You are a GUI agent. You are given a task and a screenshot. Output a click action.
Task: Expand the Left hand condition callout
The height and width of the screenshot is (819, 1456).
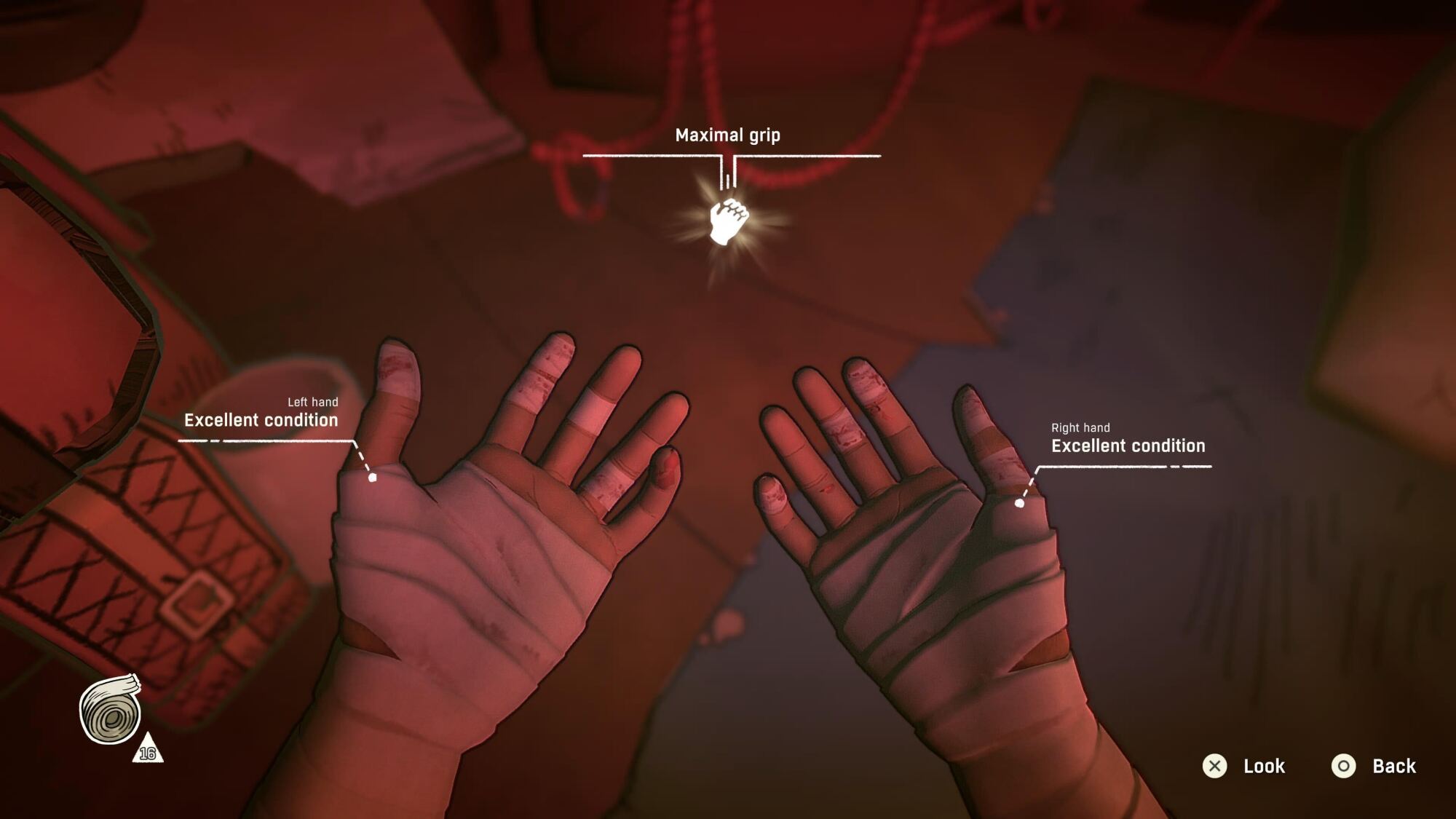click(262, 420)
